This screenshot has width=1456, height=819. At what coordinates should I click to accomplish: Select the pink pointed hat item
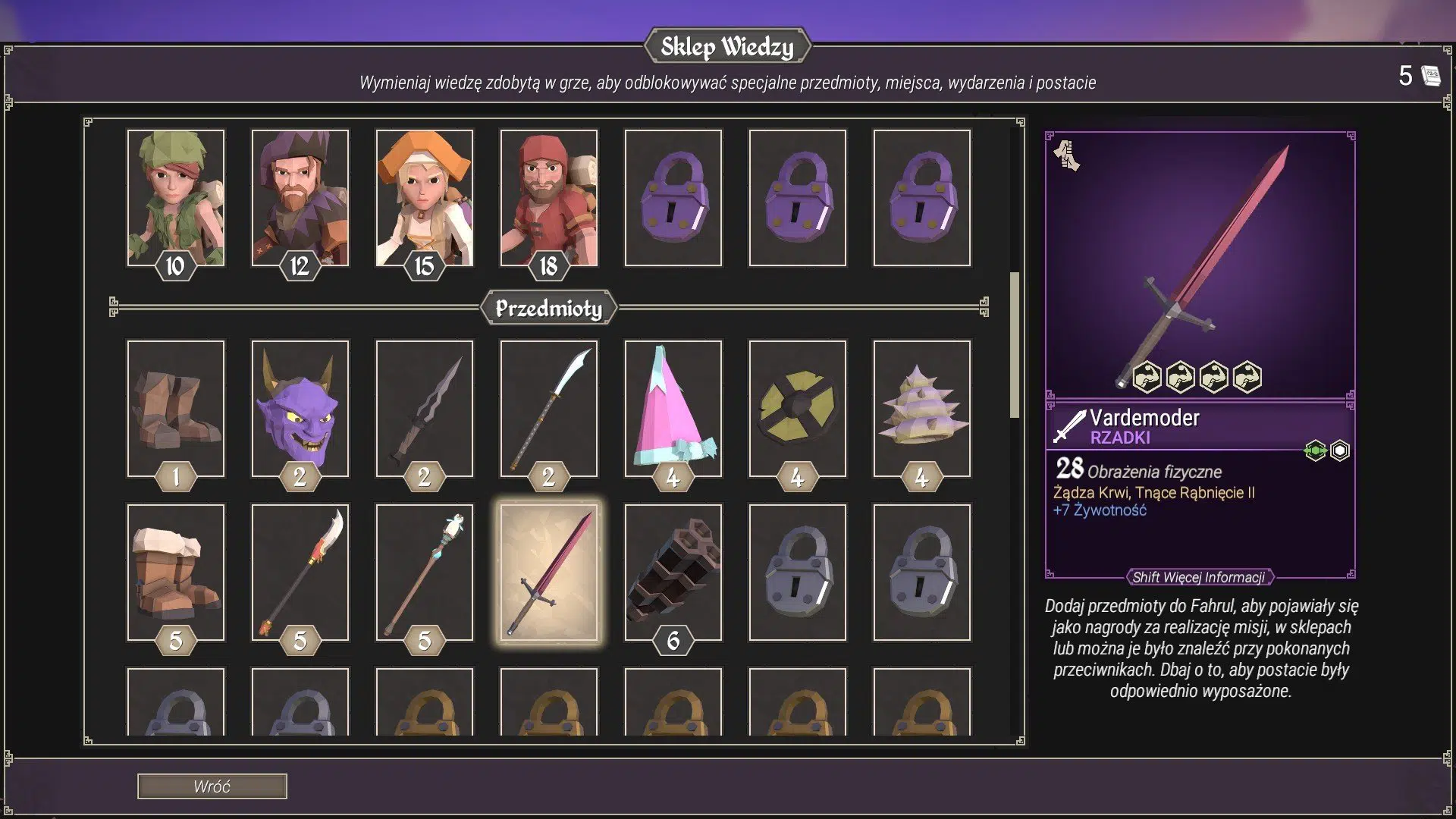pyautogui.click(x=673, y=408)
